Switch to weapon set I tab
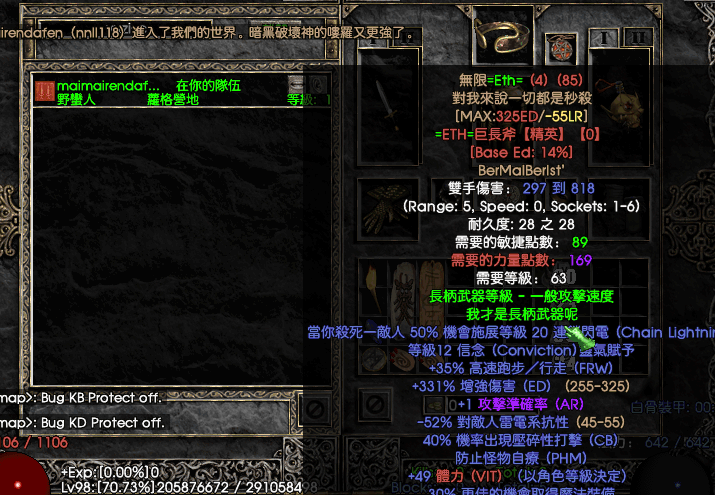Image resolution: width=715 pixels, height=495 pixels. (x=603, y=38)
